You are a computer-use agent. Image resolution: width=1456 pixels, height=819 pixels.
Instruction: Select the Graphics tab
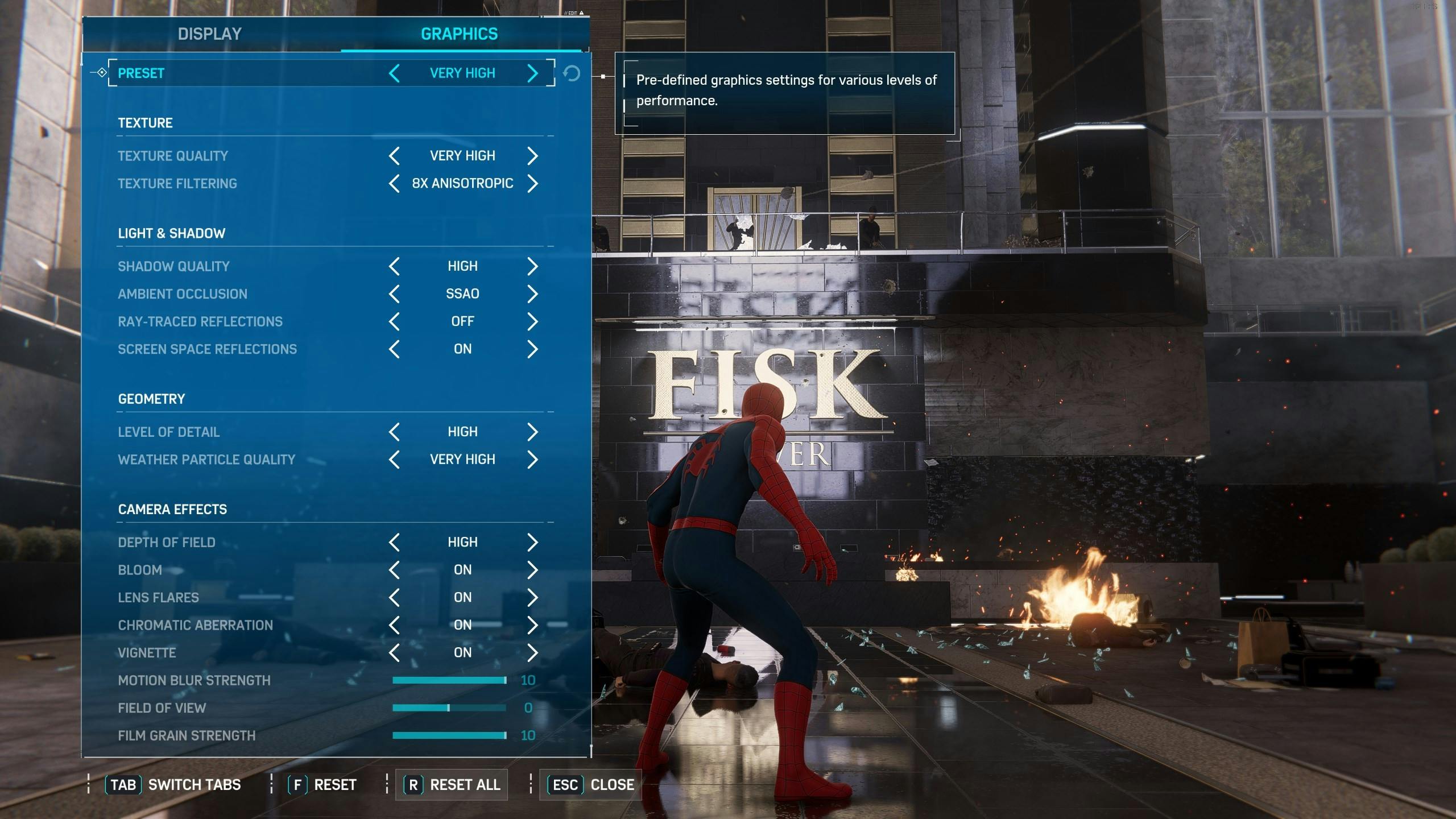pyautogui.click(x=459, y=34)
